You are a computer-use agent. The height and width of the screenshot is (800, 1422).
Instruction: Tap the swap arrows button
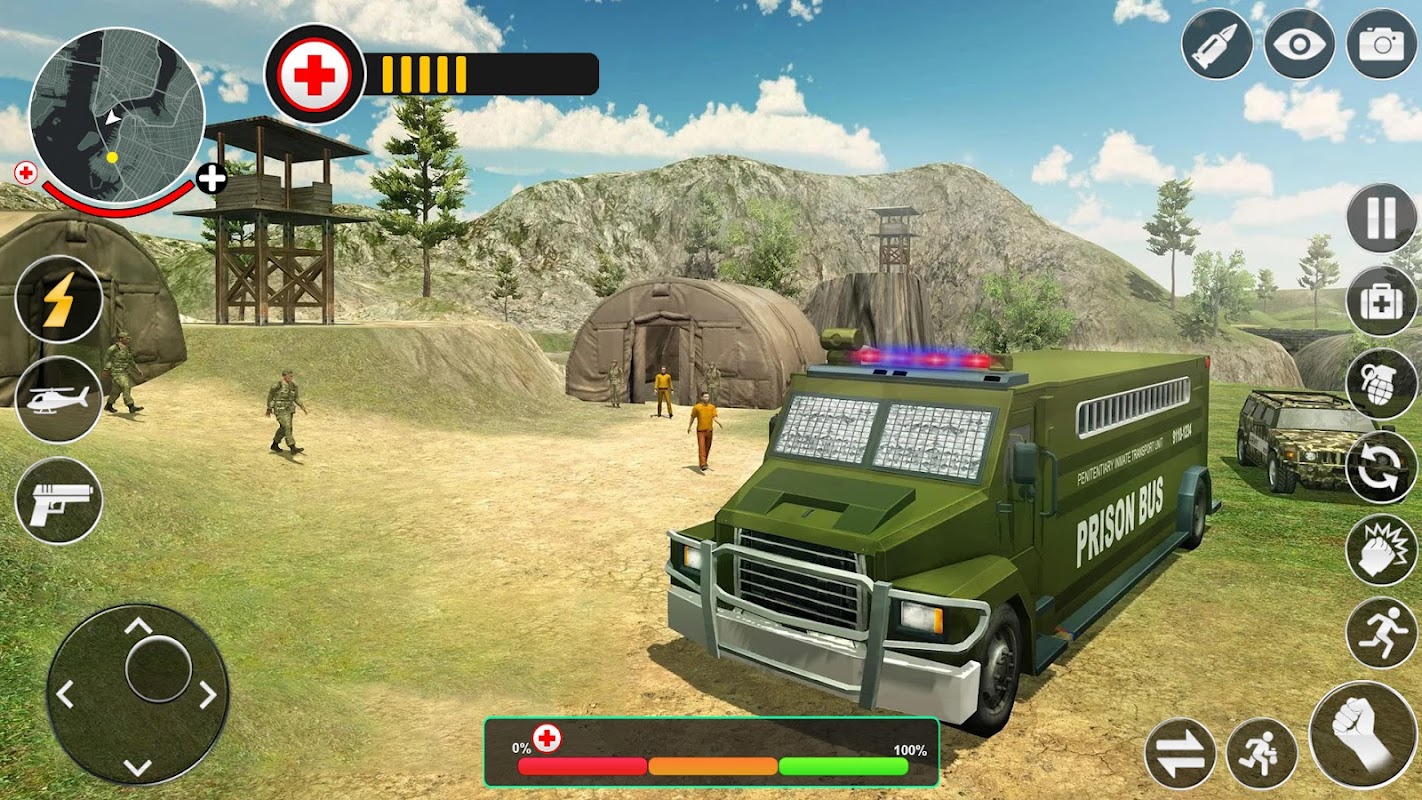[1180, 754]
